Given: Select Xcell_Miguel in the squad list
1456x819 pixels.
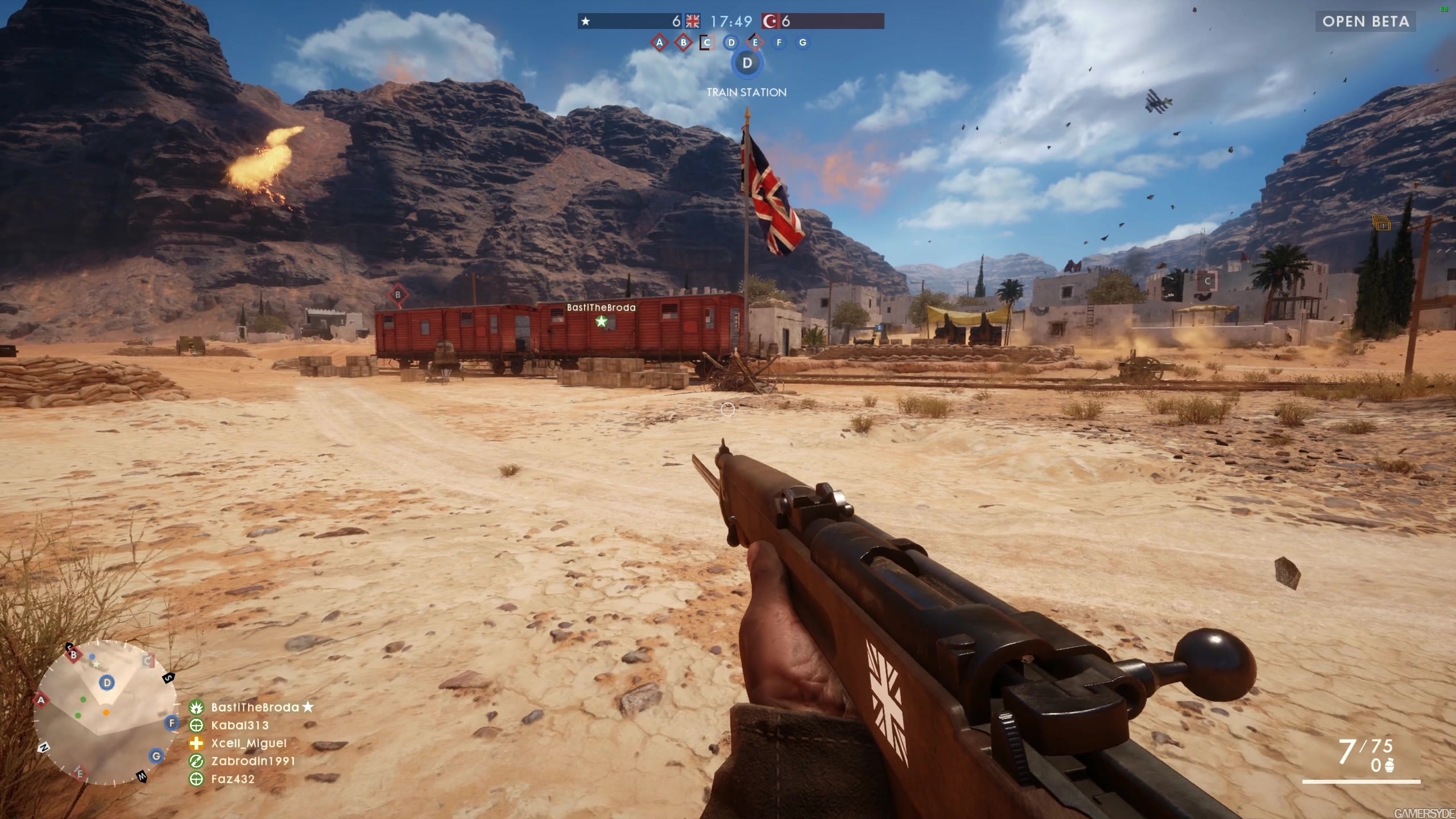Looking at the screenshot, I should [249, 743].
